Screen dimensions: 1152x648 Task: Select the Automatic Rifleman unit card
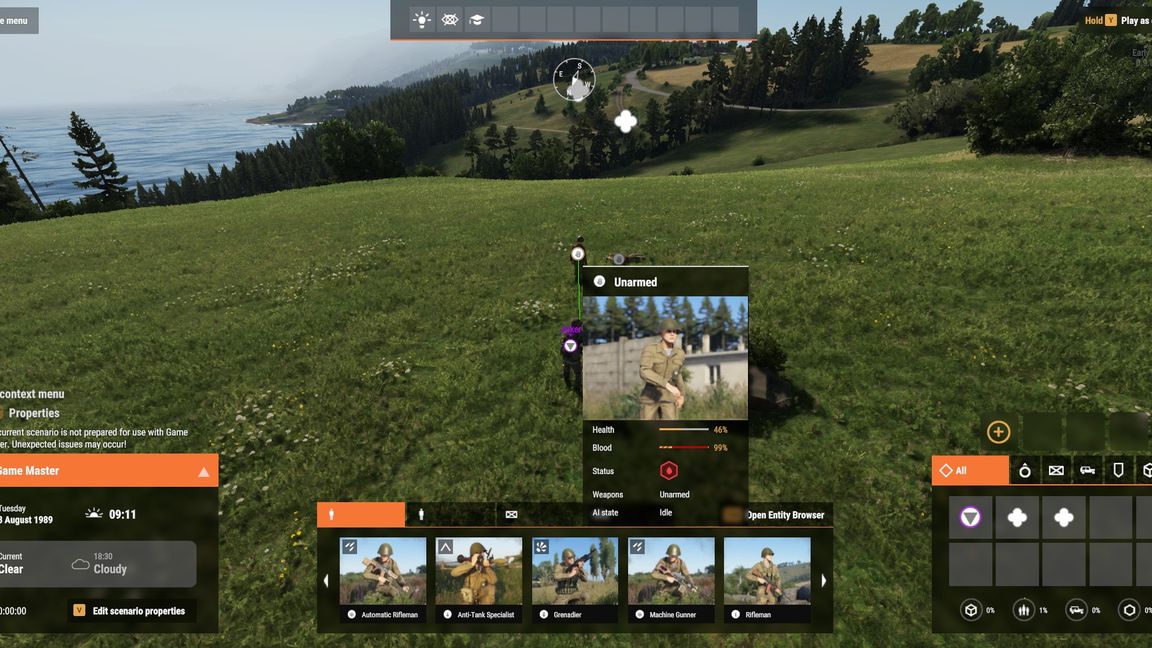[x=383, y=578]
